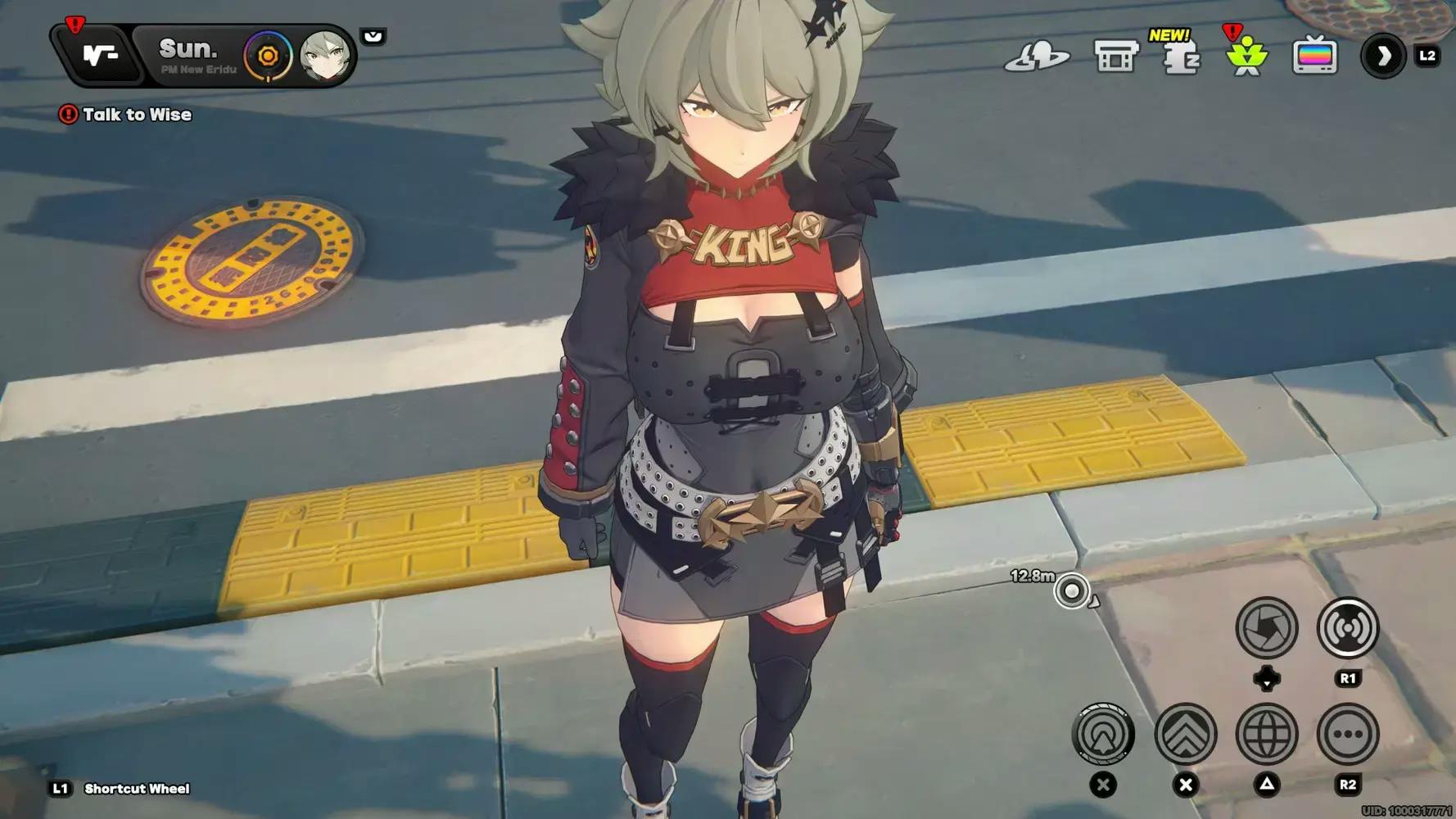The height and width of the screenshot is (819, 1456).
Task: Activate the triple chevron sprint button
Action: pyautogui.click(x=1185, y=734)
